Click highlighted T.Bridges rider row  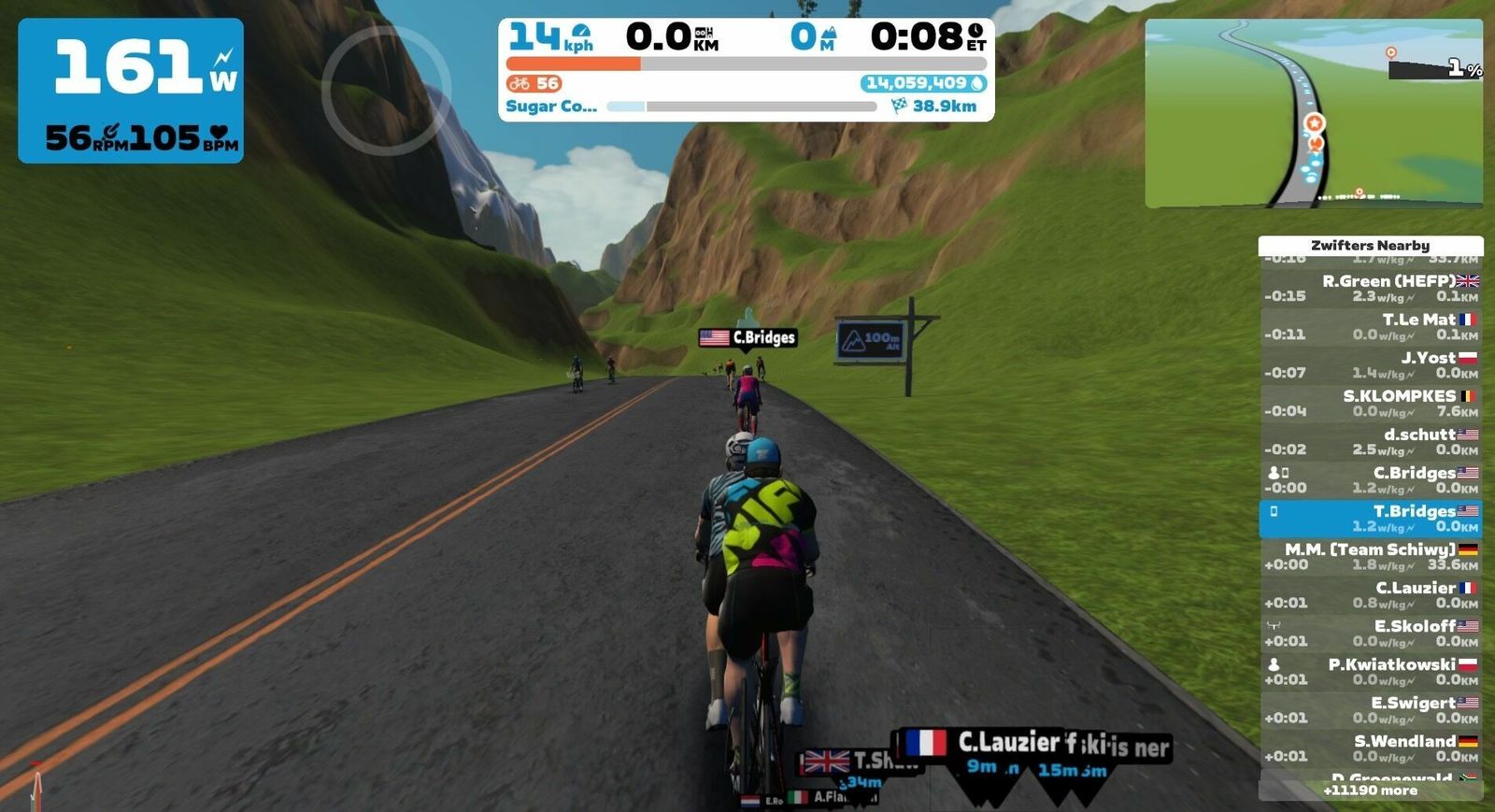pyautogui.click(x=1371, y=519)
